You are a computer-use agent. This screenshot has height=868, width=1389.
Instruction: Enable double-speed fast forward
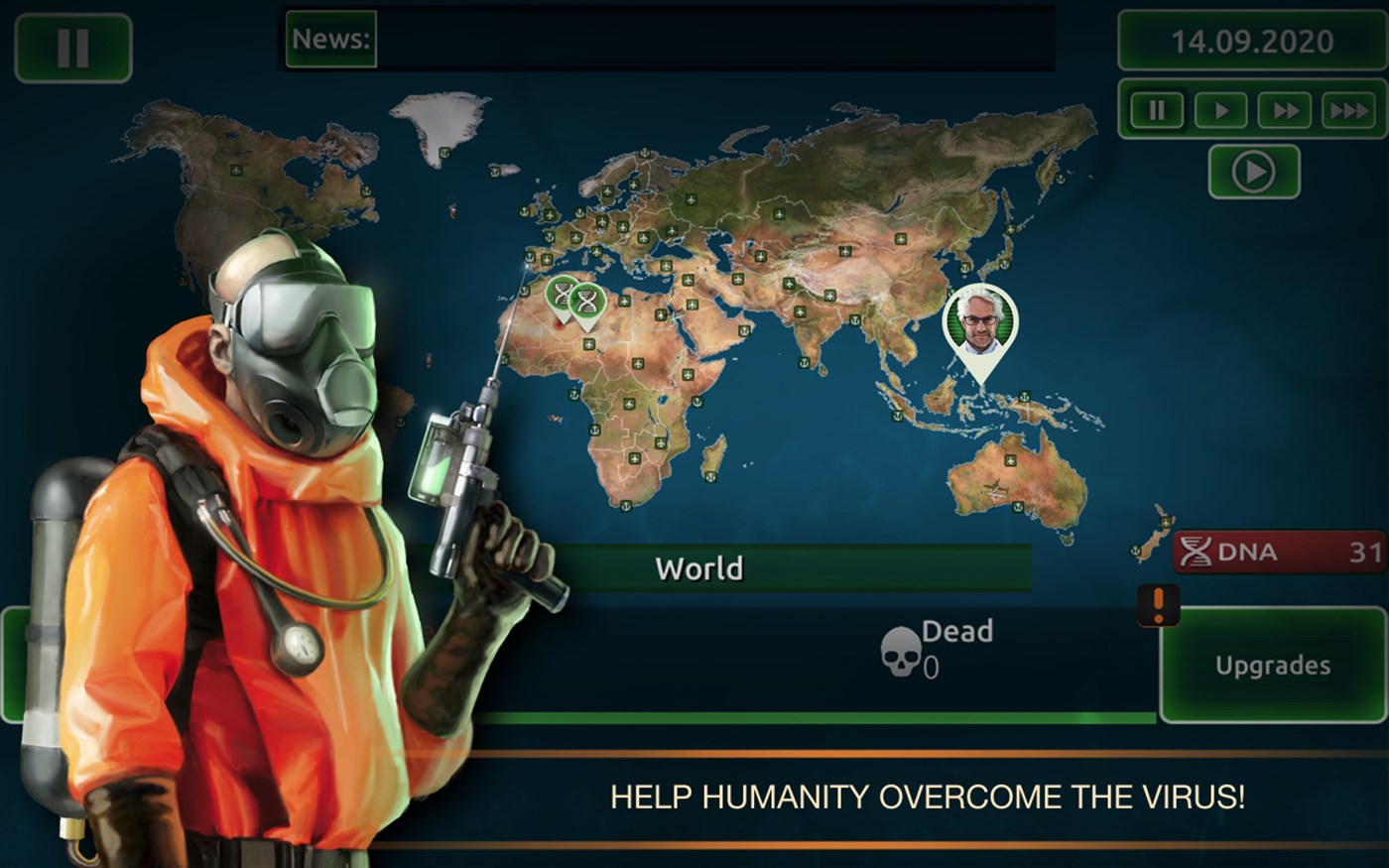(x=1286, y=110)
